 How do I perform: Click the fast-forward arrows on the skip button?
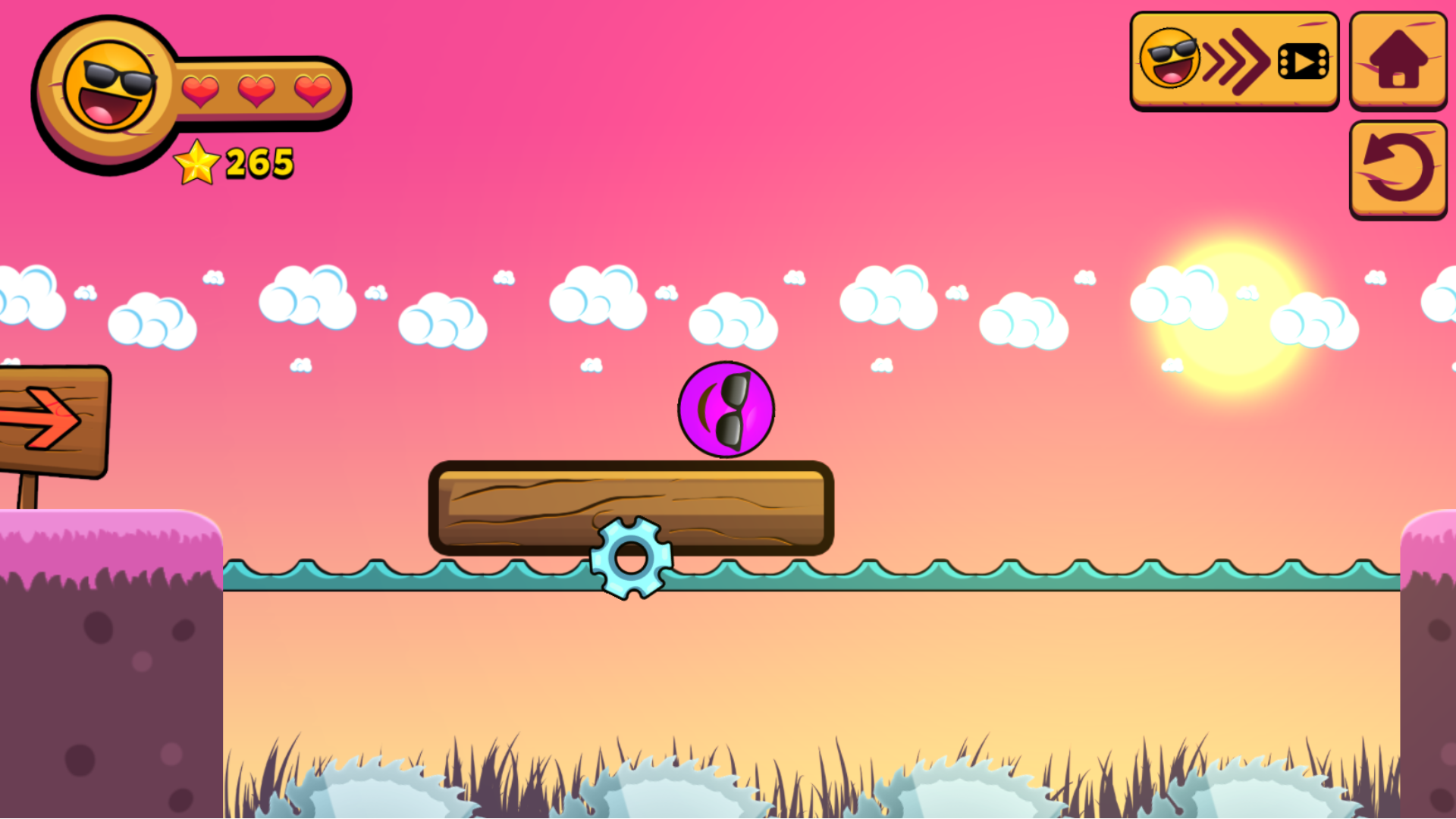[1236, 61]
